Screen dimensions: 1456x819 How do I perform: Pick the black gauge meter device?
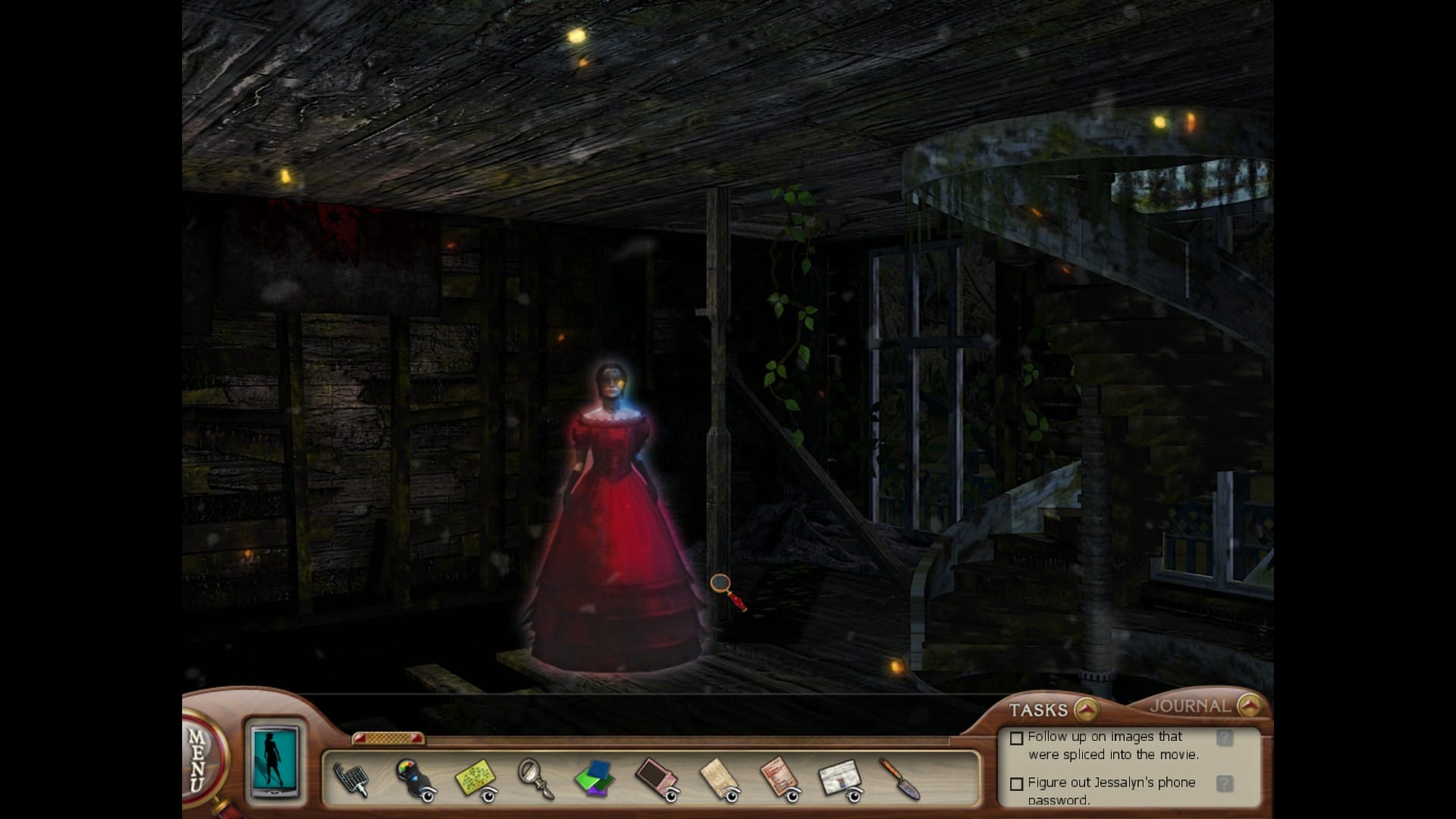click(413, 778)
